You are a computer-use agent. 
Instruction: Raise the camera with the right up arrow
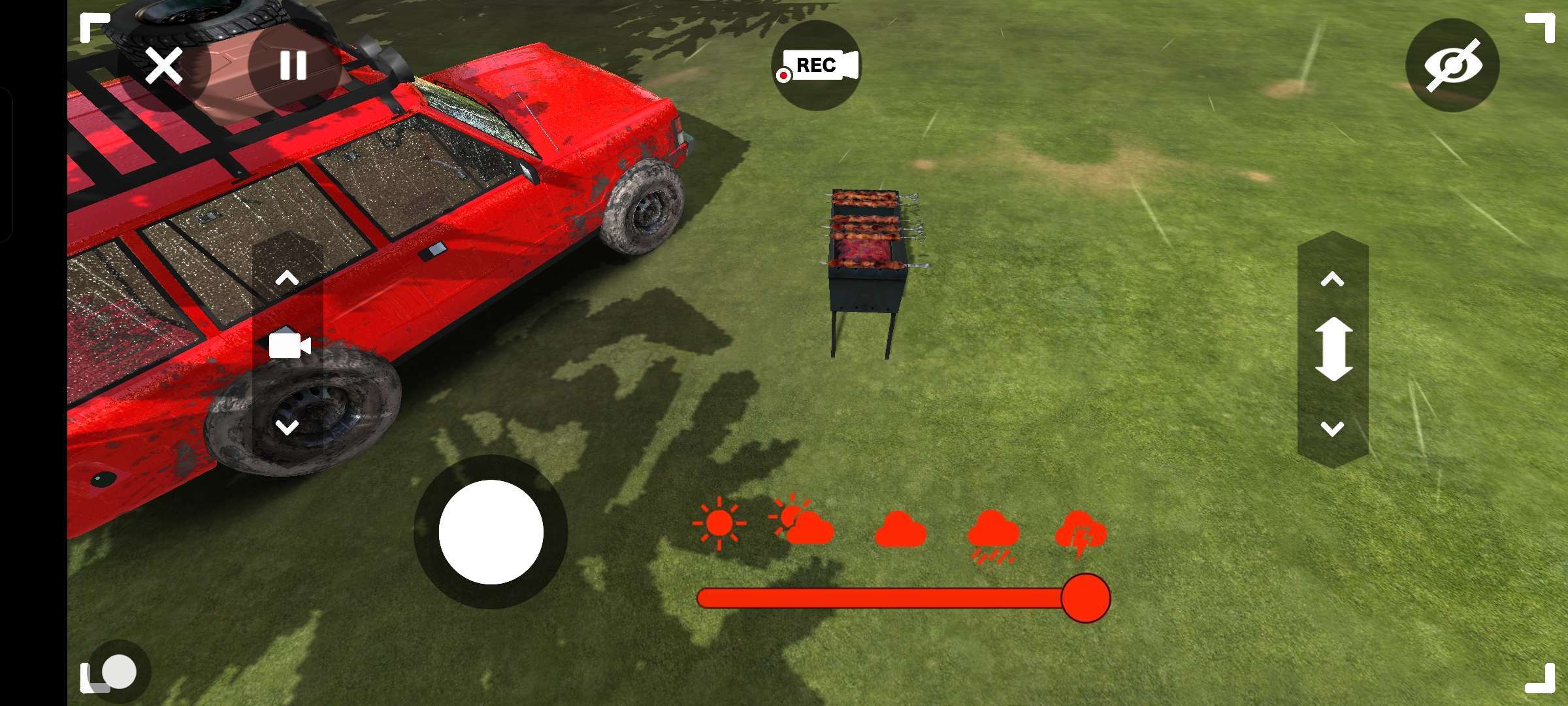(x=1332, y=280)
